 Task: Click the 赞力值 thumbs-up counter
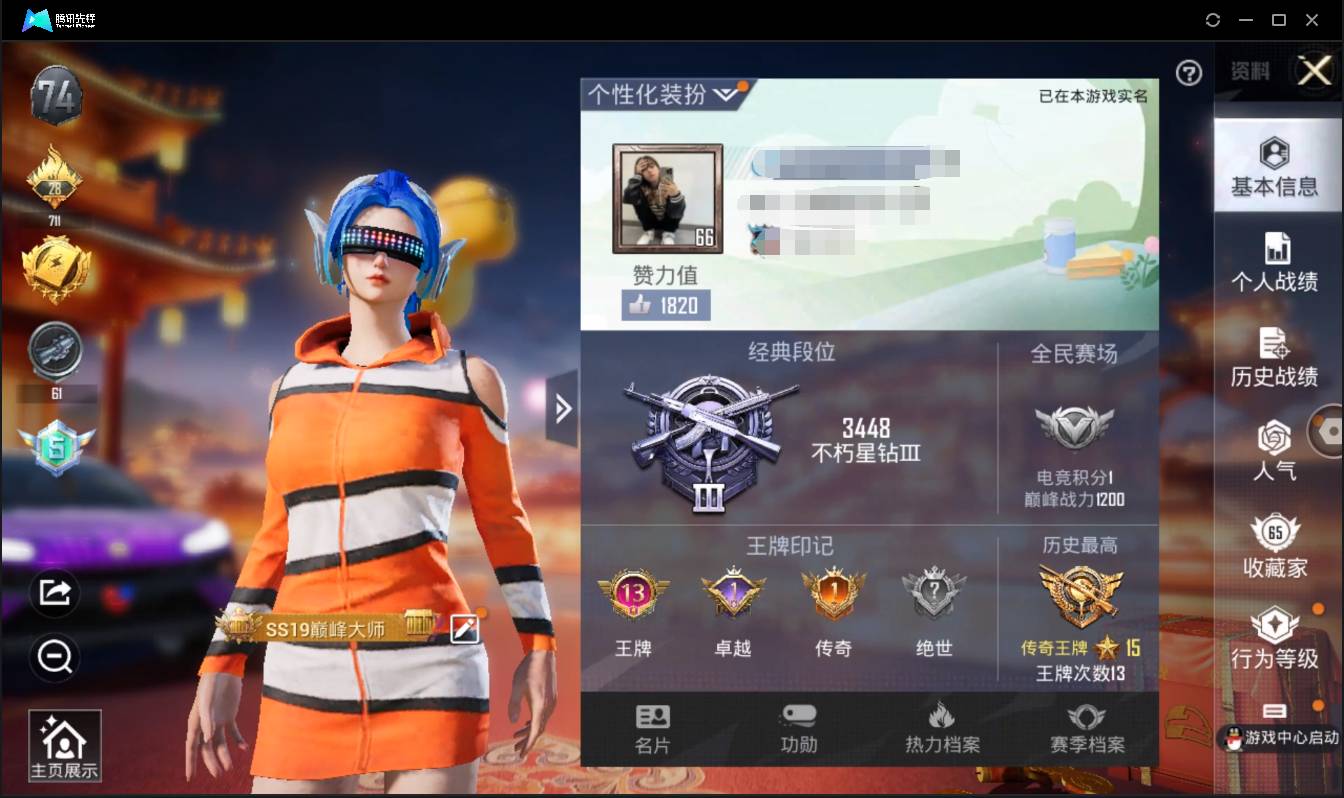666,306
